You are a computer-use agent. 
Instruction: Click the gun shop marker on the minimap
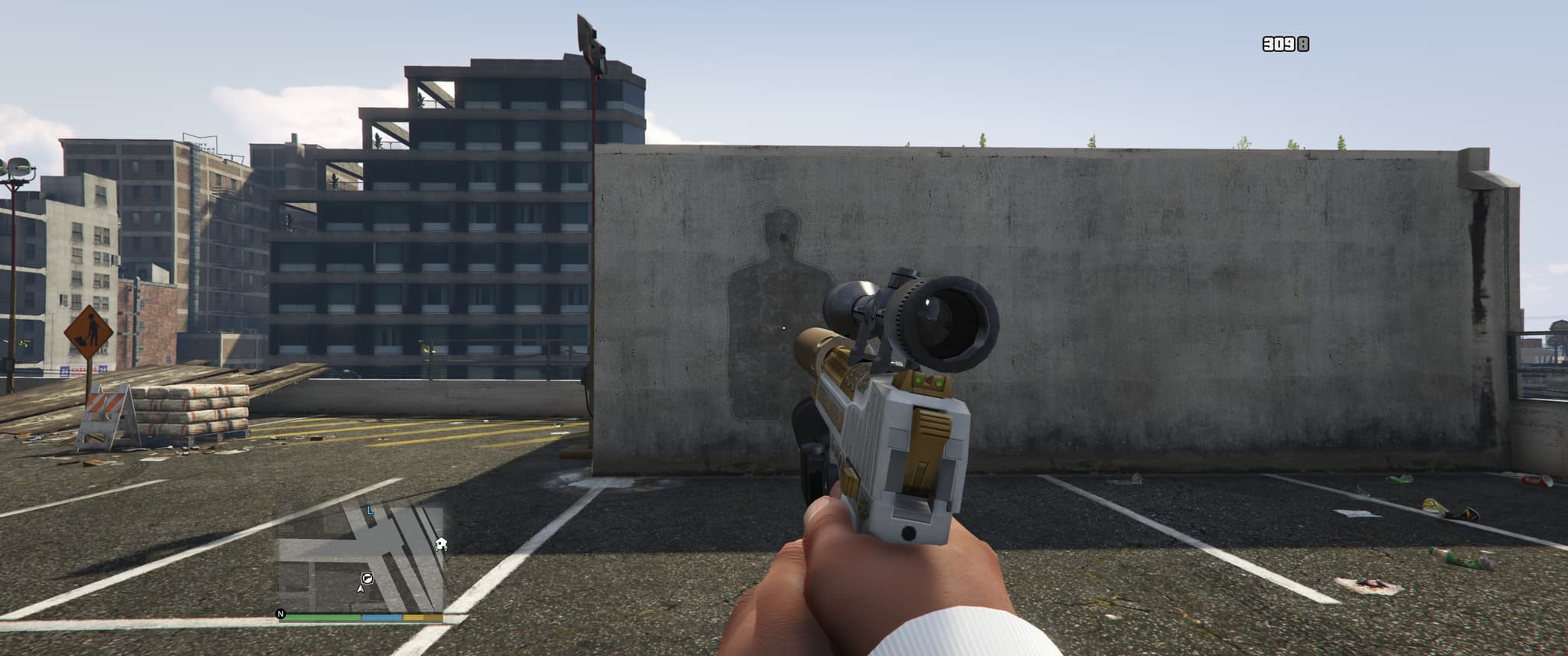tap(367, 576)
